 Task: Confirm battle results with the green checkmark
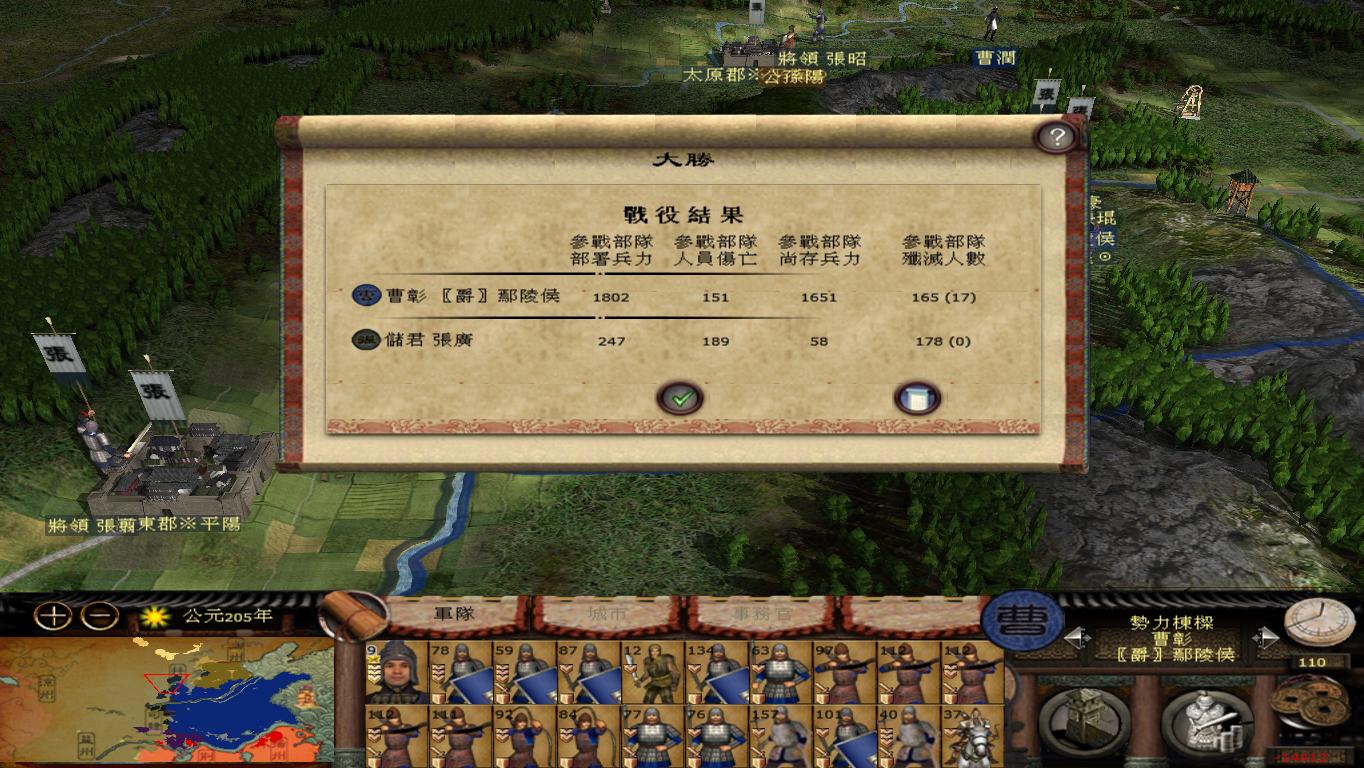(x=681, y=397)
